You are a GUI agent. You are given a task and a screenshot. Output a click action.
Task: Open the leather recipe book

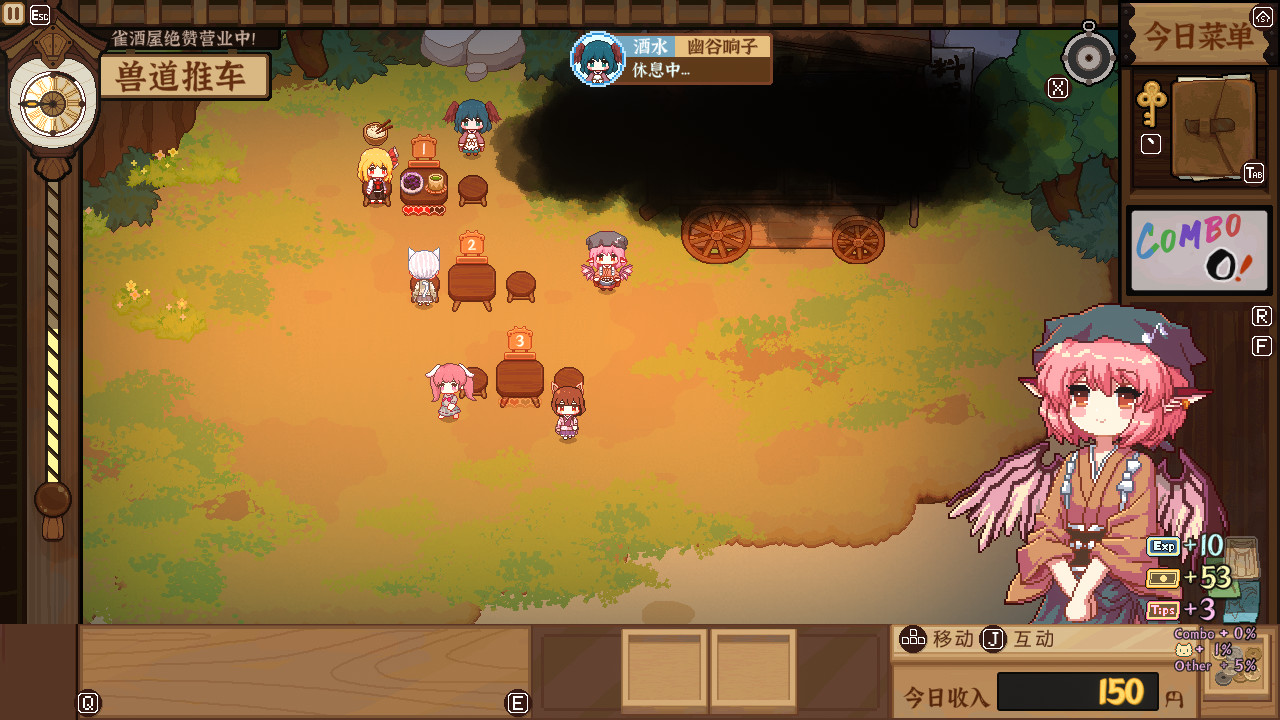pos(1212,128)
